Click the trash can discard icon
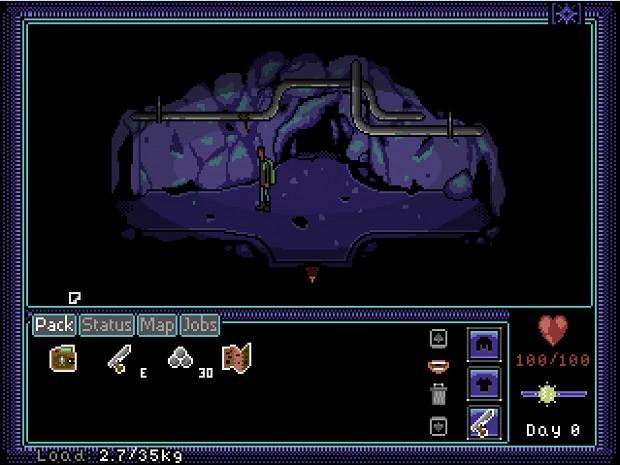 coord(438,394)
